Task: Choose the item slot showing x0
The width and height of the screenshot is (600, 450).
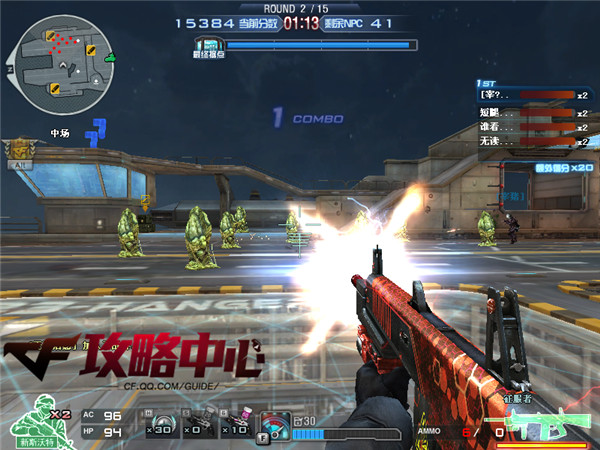Action: point(197,424)
